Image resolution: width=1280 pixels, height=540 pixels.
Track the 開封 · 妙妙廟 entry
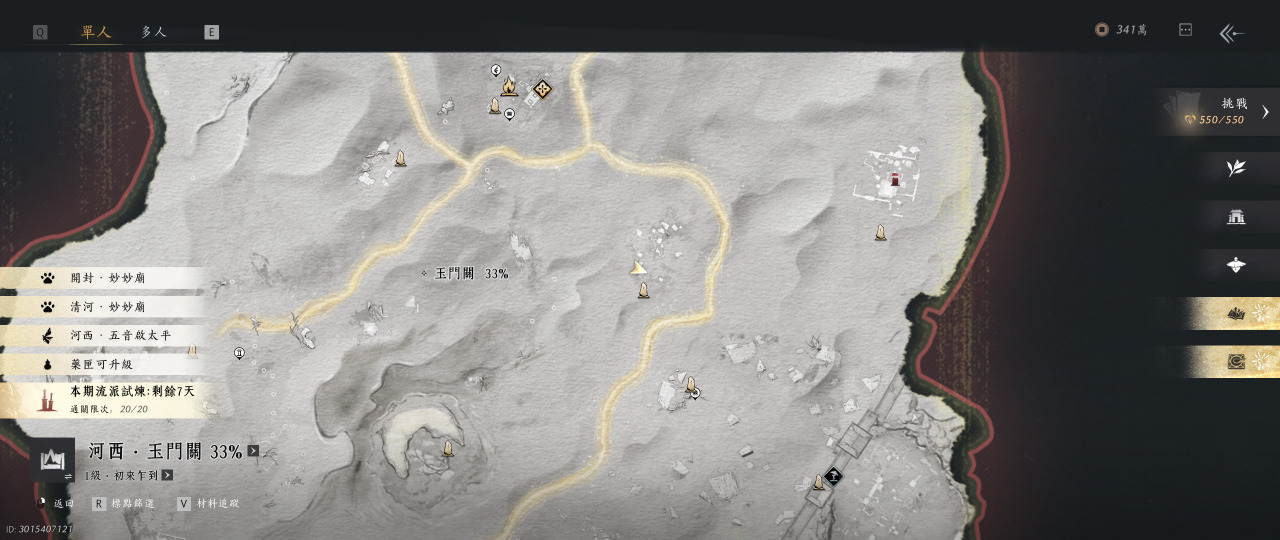[105, 278]
